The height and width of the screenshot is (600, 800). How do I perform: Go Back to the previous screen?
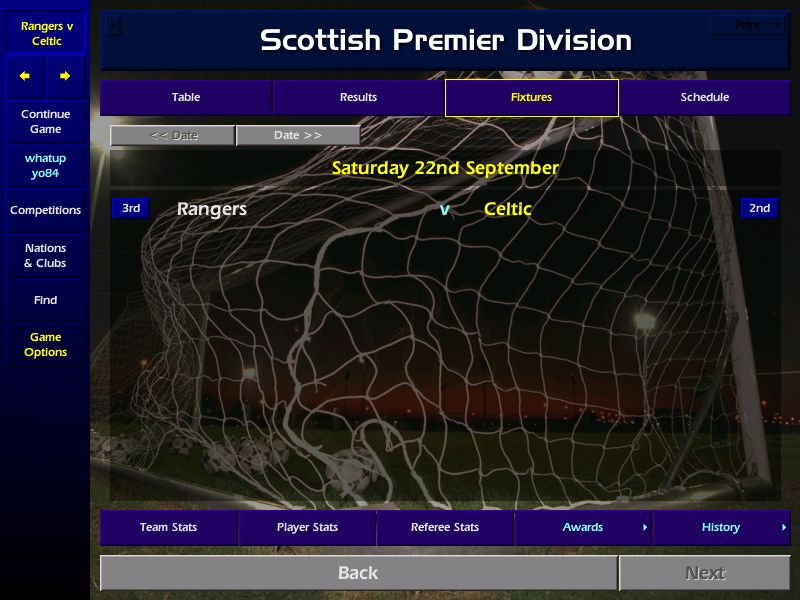358,573
